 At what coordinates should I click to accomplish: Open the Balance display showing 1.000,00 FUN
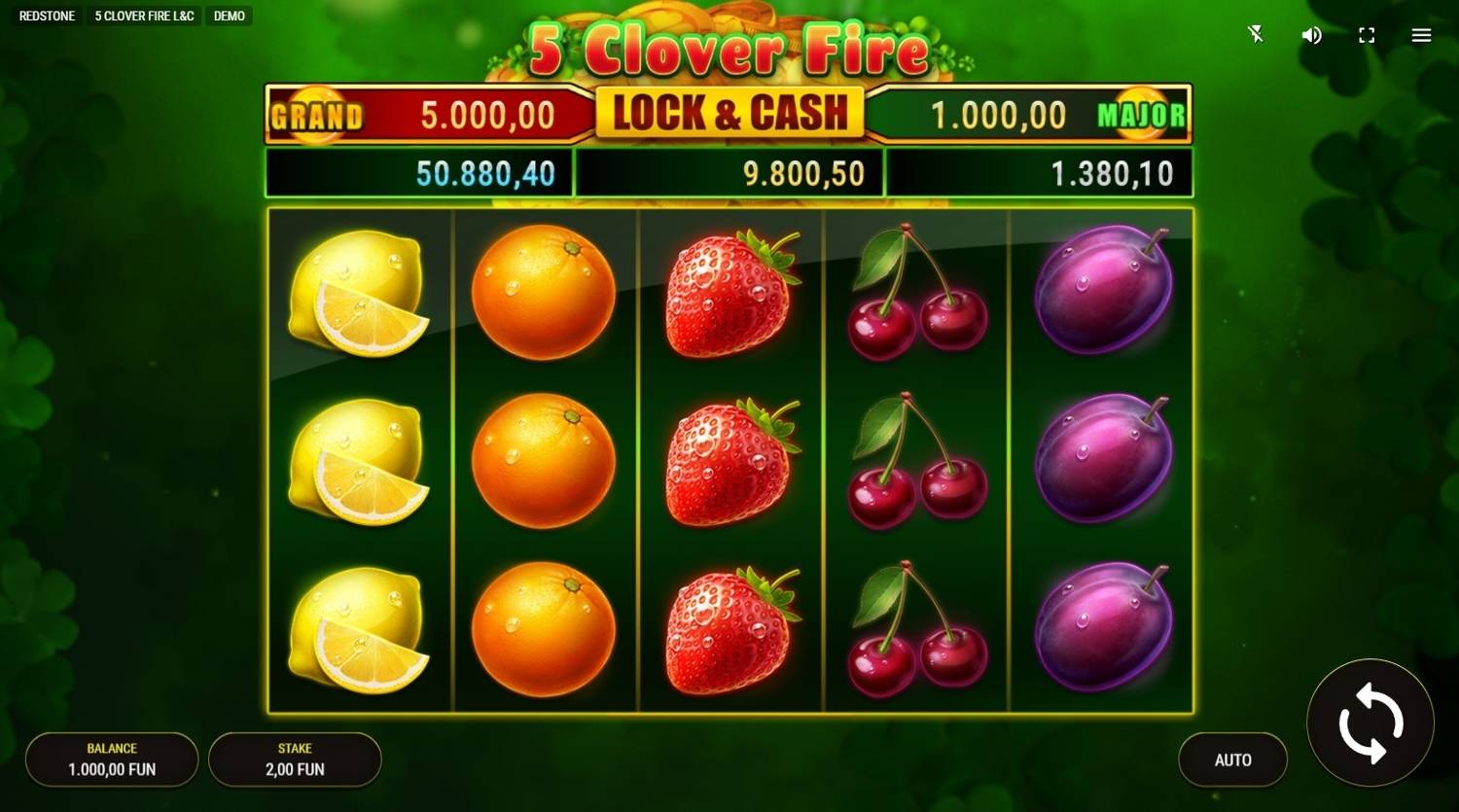point(111,759)
